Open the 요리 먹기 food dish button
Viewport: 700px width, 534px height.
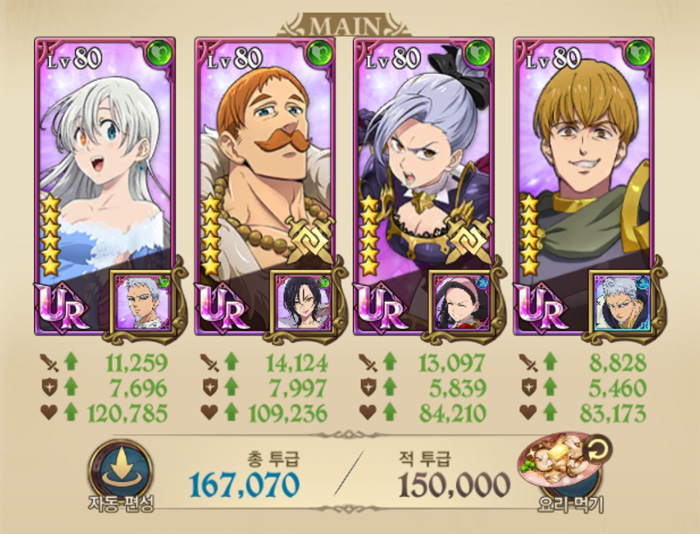pyautogui.click(x=555, y=468)
